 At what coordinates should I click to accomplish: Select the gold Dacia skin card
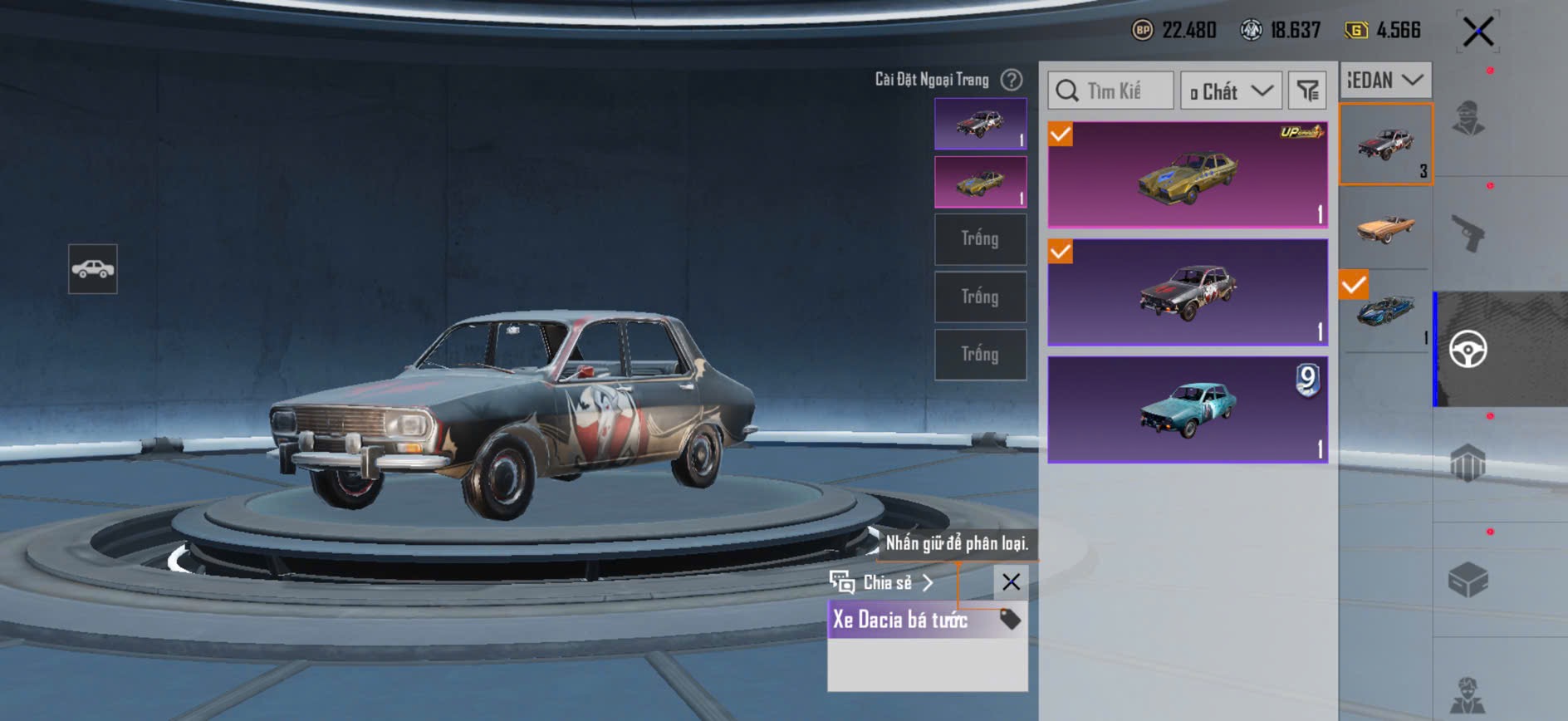[1187, 175]
